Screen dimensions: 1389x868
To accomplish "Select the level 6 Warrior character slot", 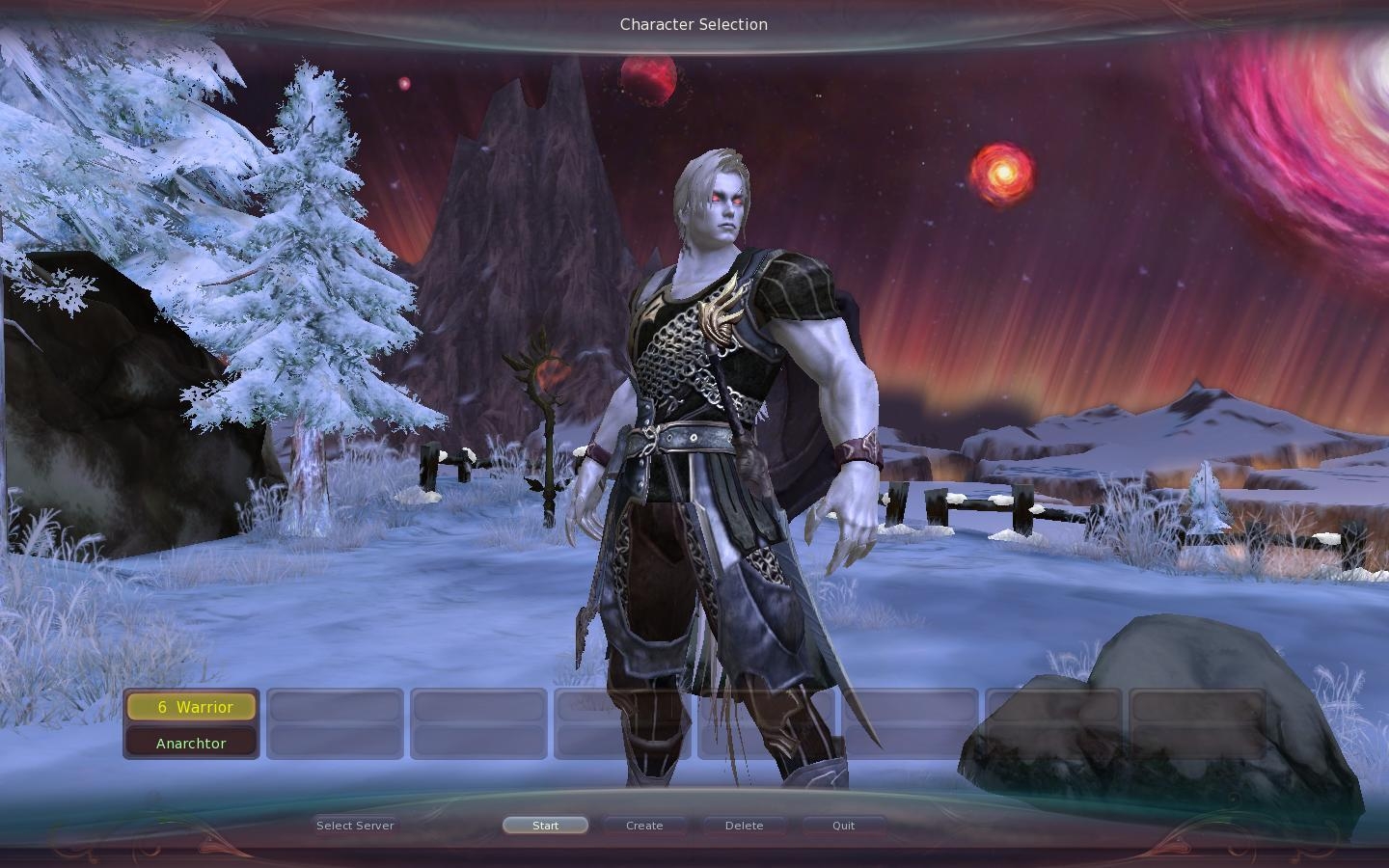I will pyautogui.click(x=191, y=707).
